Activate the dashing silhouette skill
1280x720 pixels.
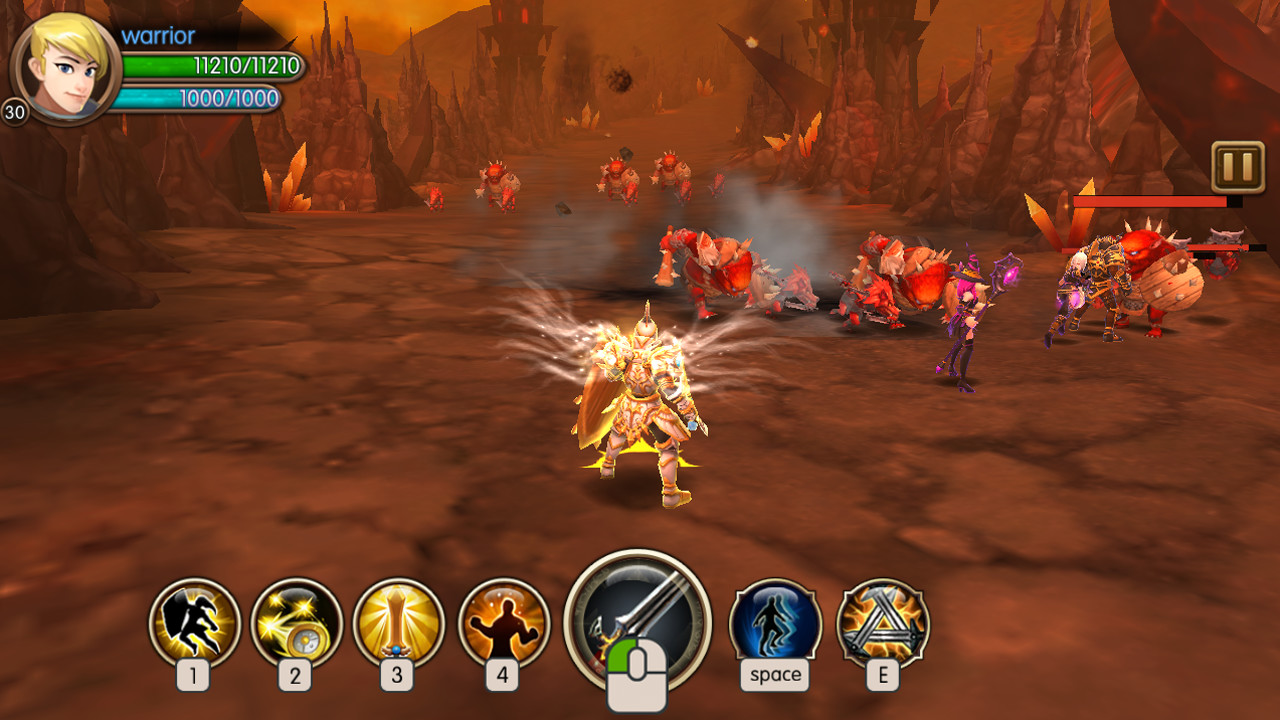[194, 623]
